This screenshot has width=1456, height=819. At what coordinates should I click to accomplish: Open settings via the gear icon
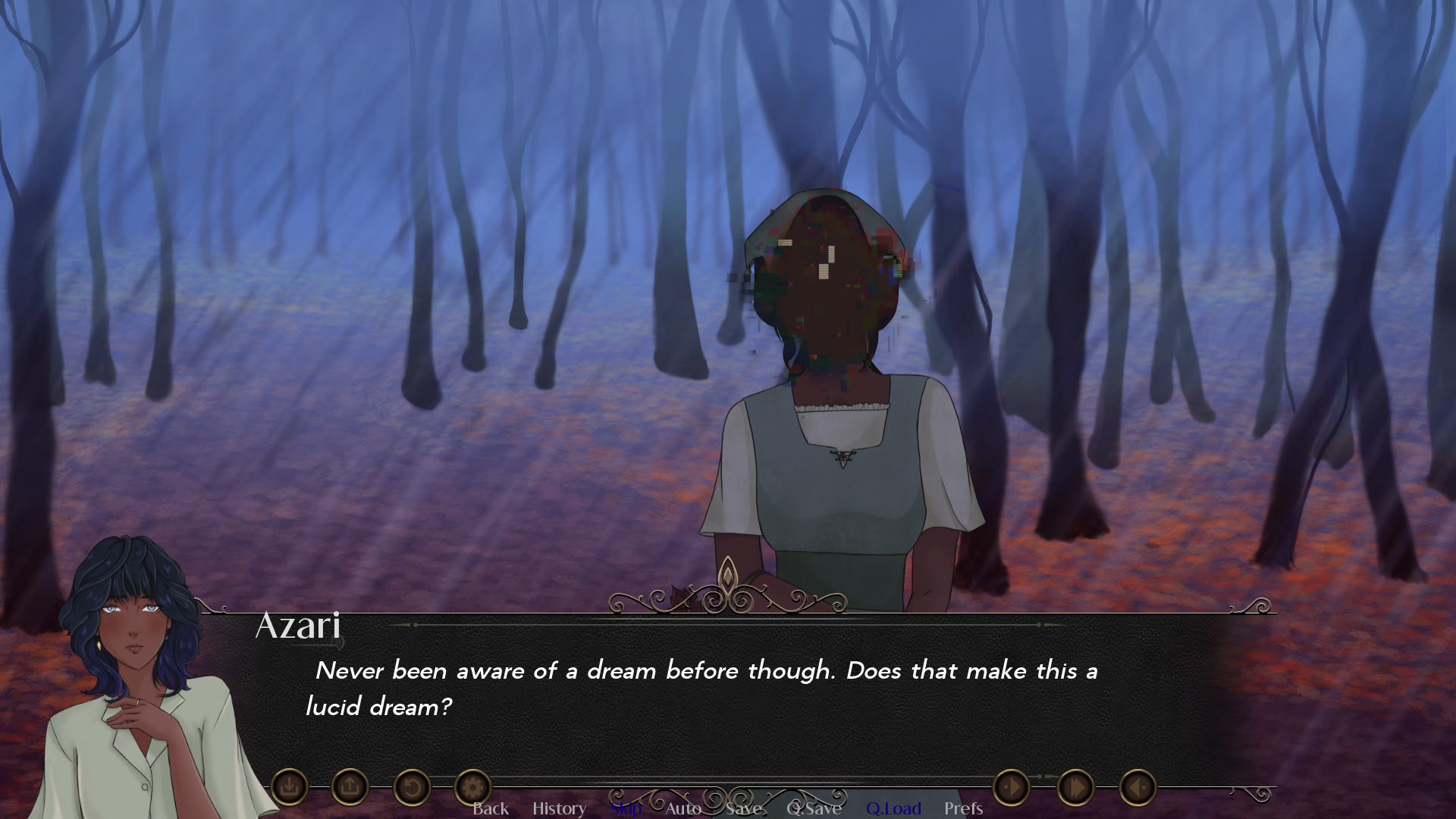pos(472,787)
